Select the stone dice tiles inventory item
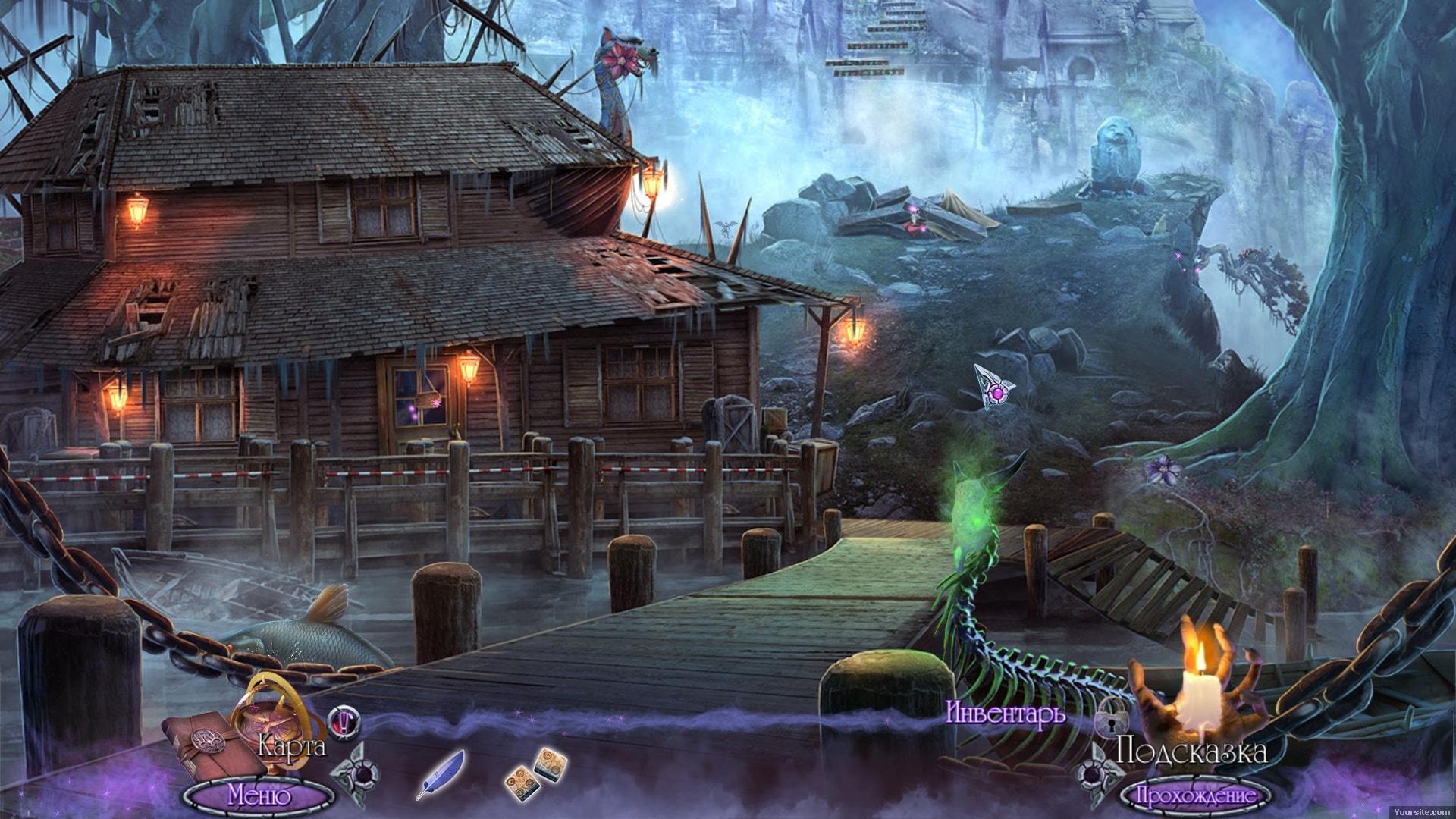 (533, 772)
